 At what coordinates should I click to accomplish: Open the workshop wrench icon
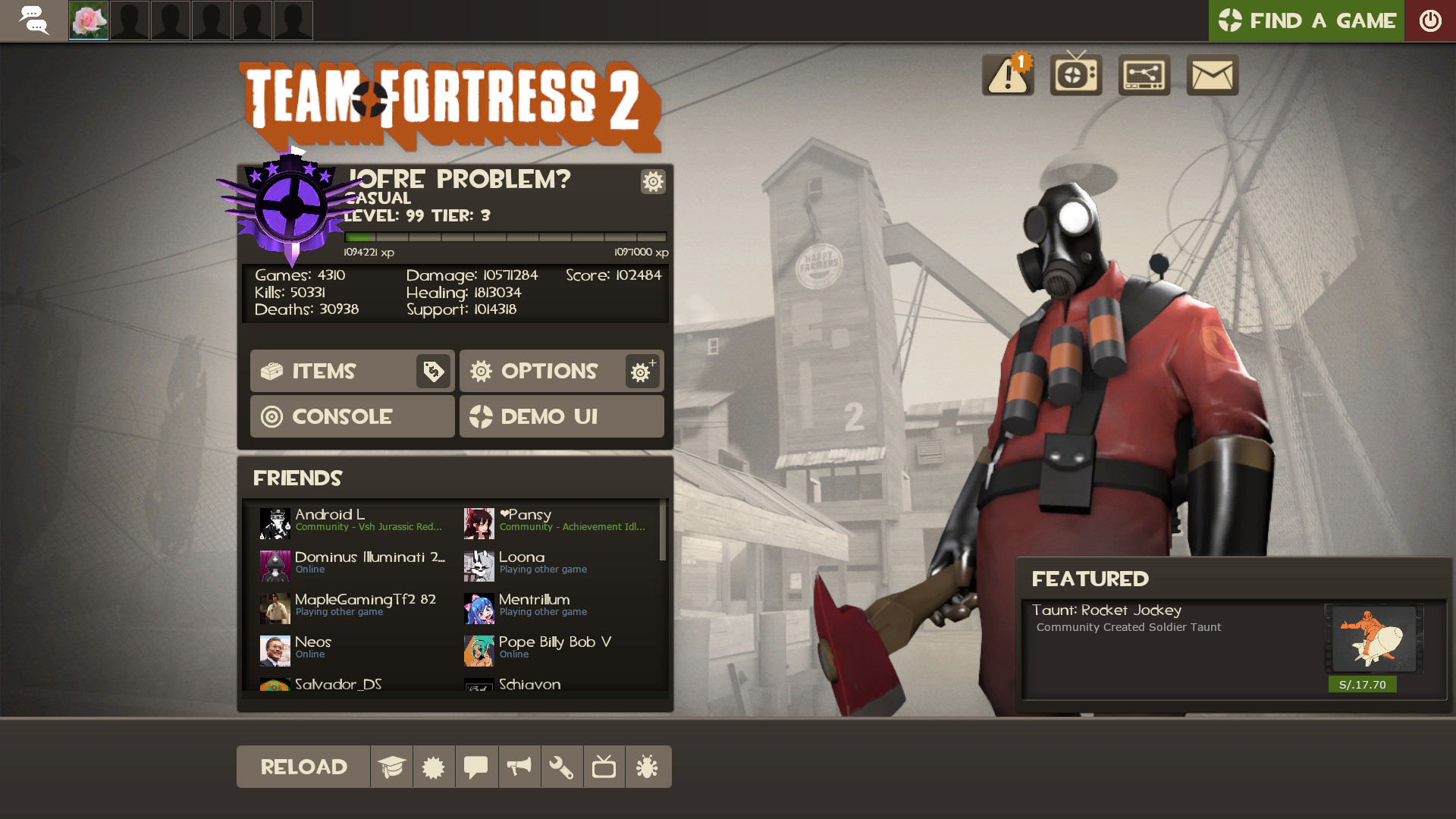coord(561,767)
